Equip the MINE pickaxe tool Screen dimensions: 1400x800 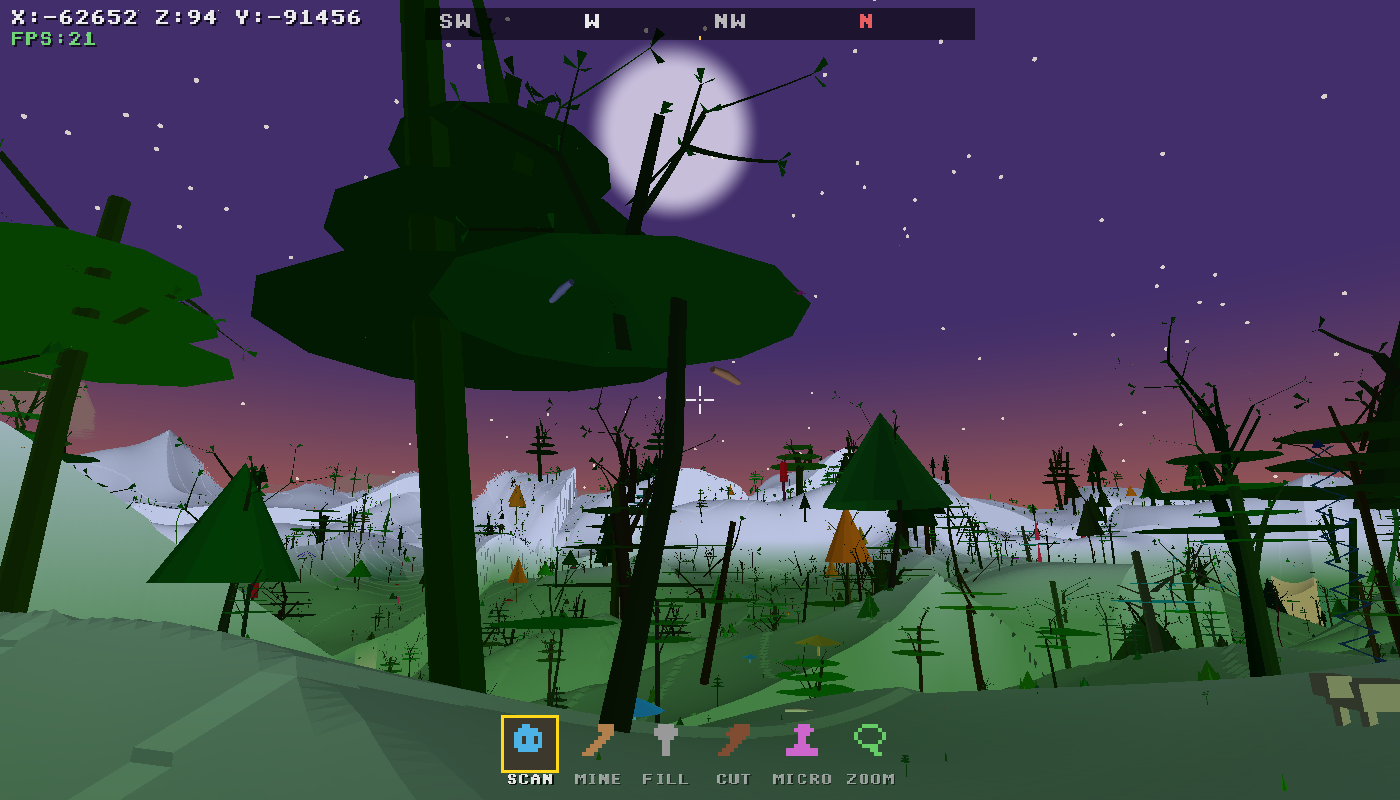pos(598,740)
